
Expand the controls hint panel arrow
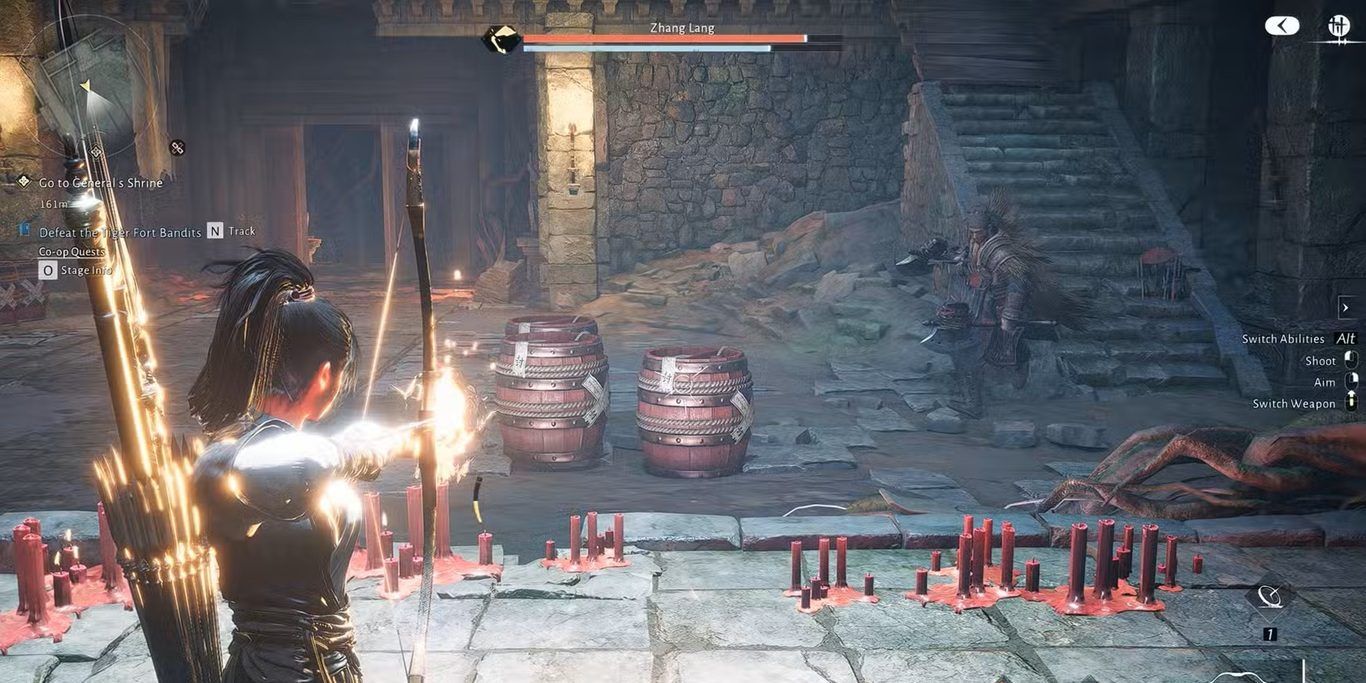pyautogui.click(x=1345, y=307)
